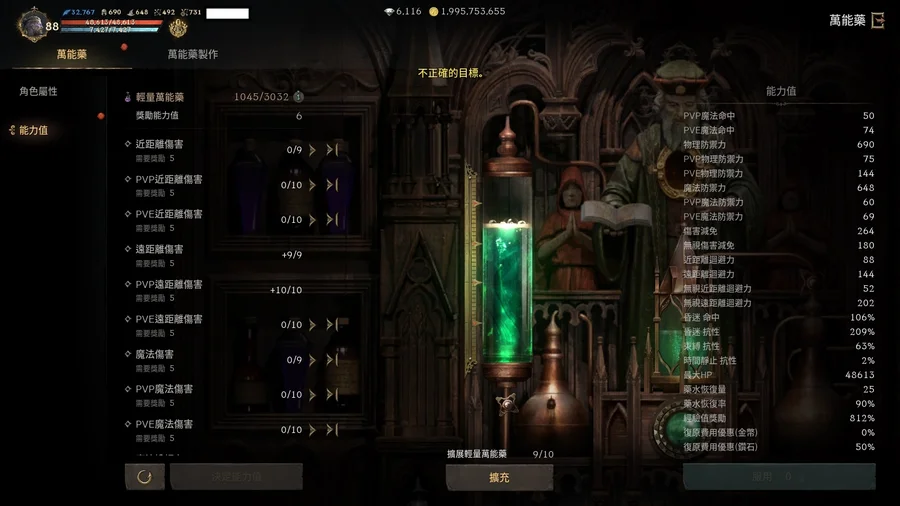Image resolution: width=900 pixels, height=506 pixels.
Task: Add one point to 近距離傷害
Action: click(313, 150)
